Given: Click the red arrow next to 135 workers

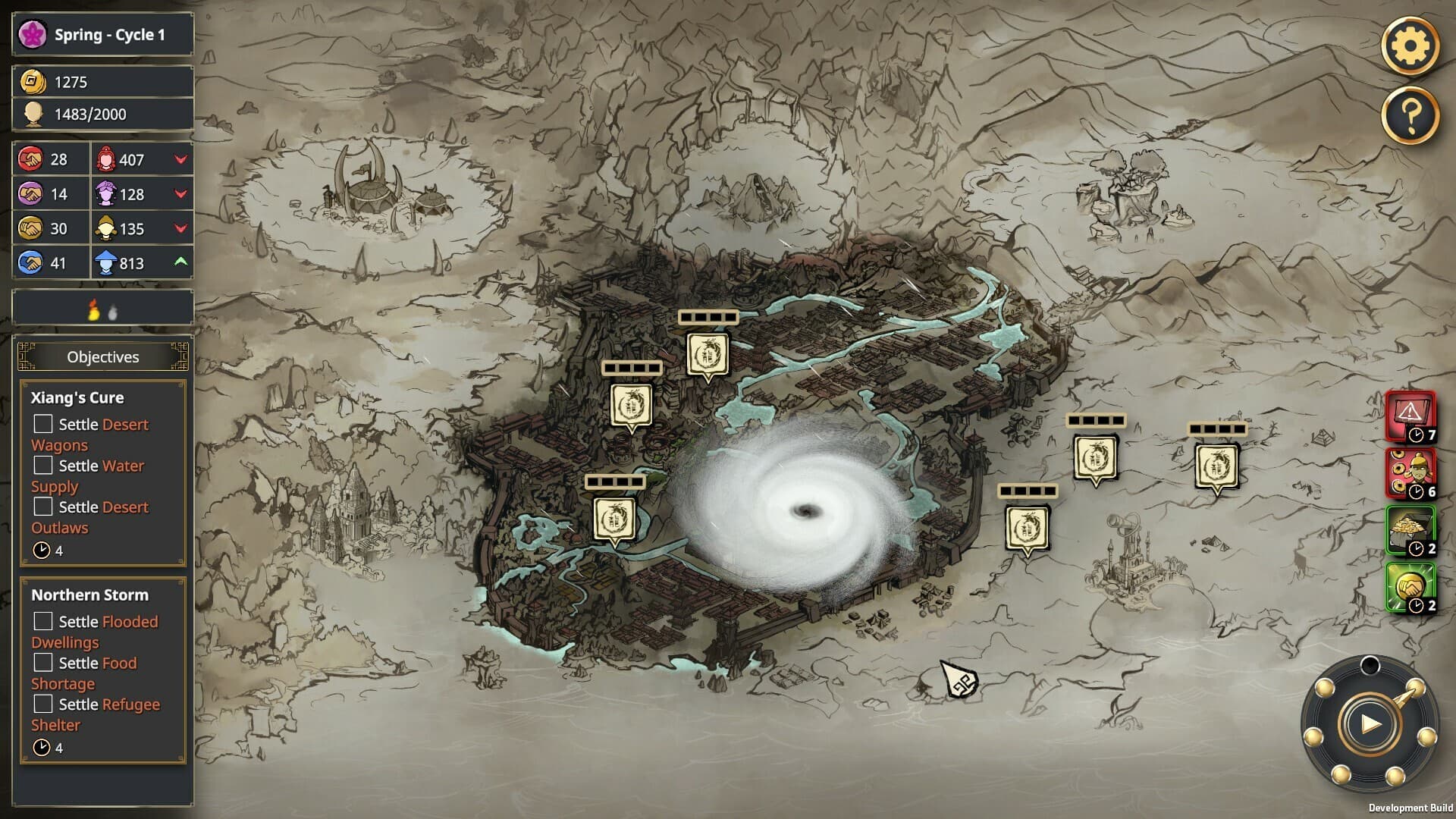Looking at the screenshot, I should coord(180,228).
